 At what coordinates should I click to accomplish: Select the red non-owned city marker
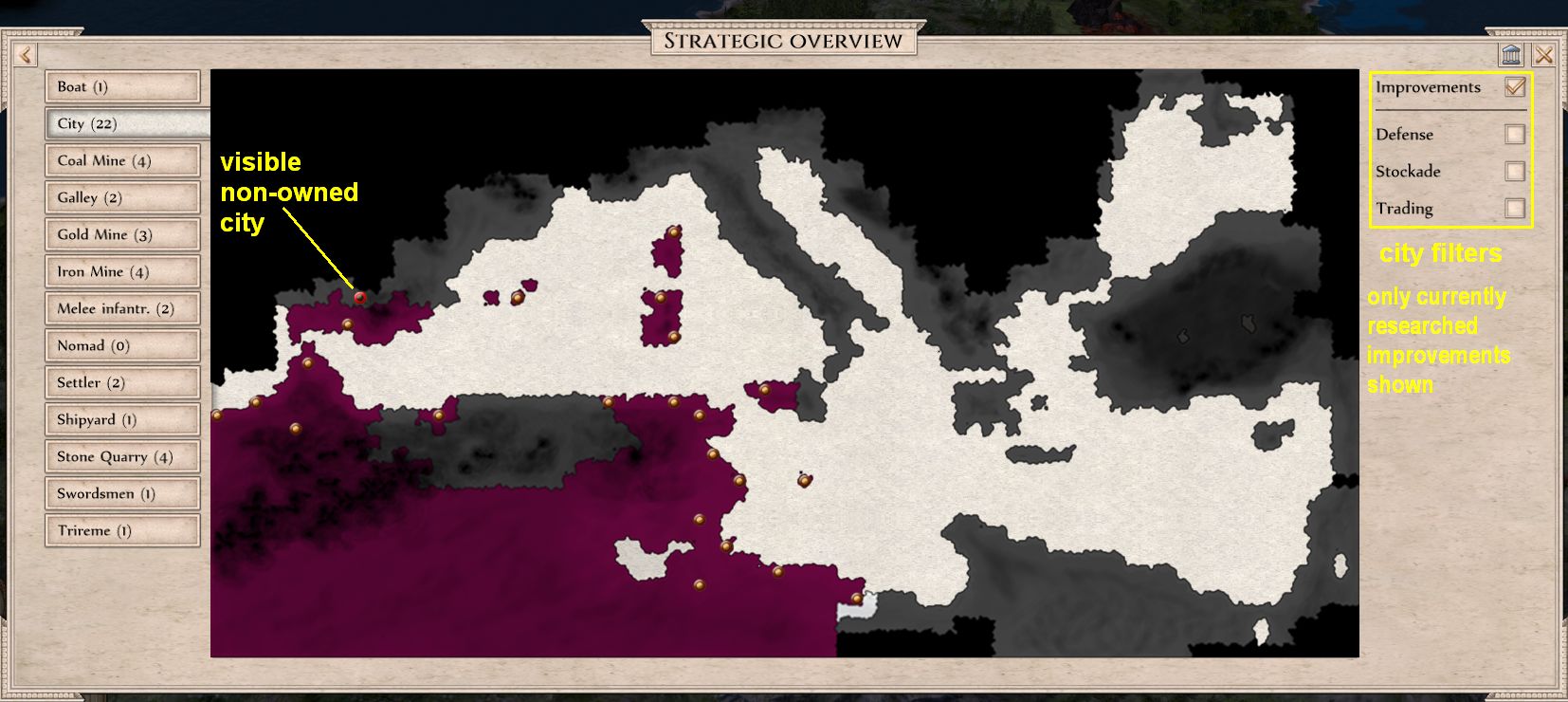pyautogui.click(x=358, y=298)
